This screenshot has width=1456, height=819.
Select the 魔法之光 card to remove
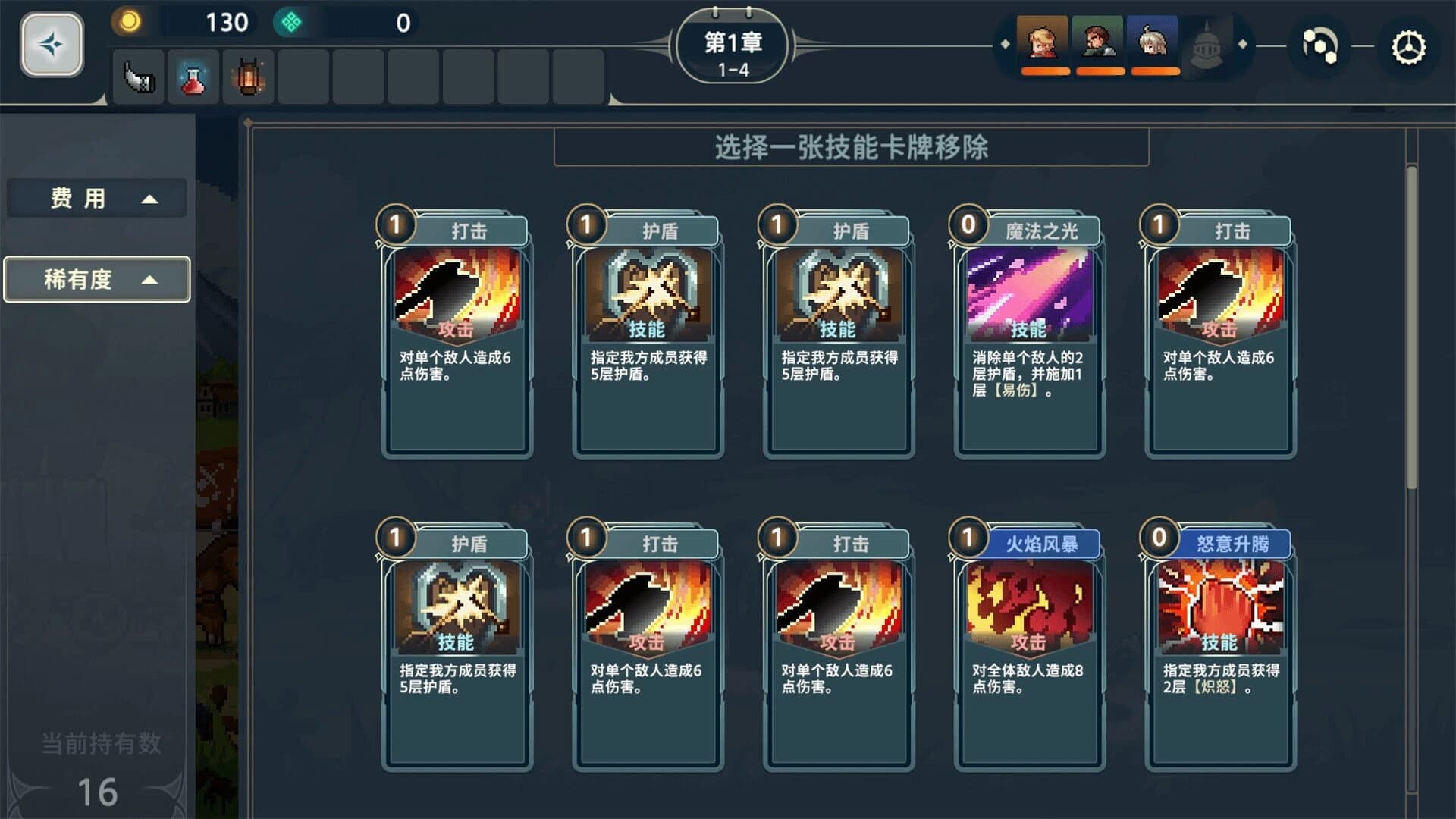pos(1029,334)
